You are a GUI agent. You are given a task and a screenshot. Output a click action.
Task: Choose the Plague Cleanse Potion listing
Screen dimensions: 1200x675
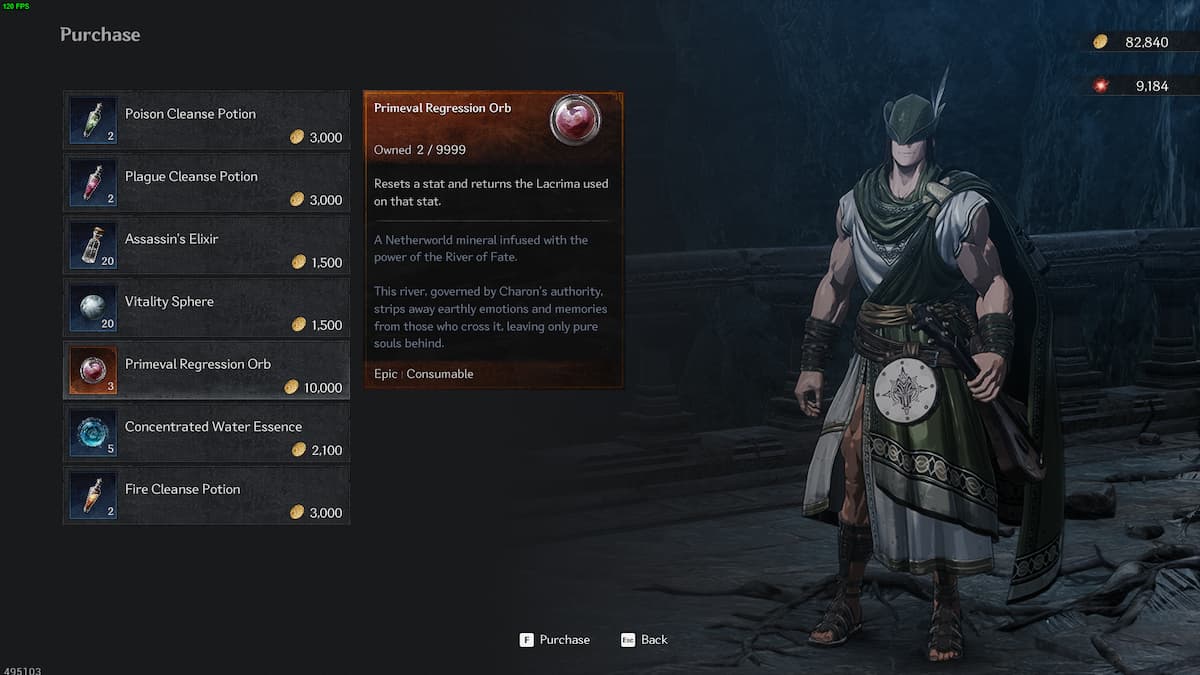(x=207, y=183)
